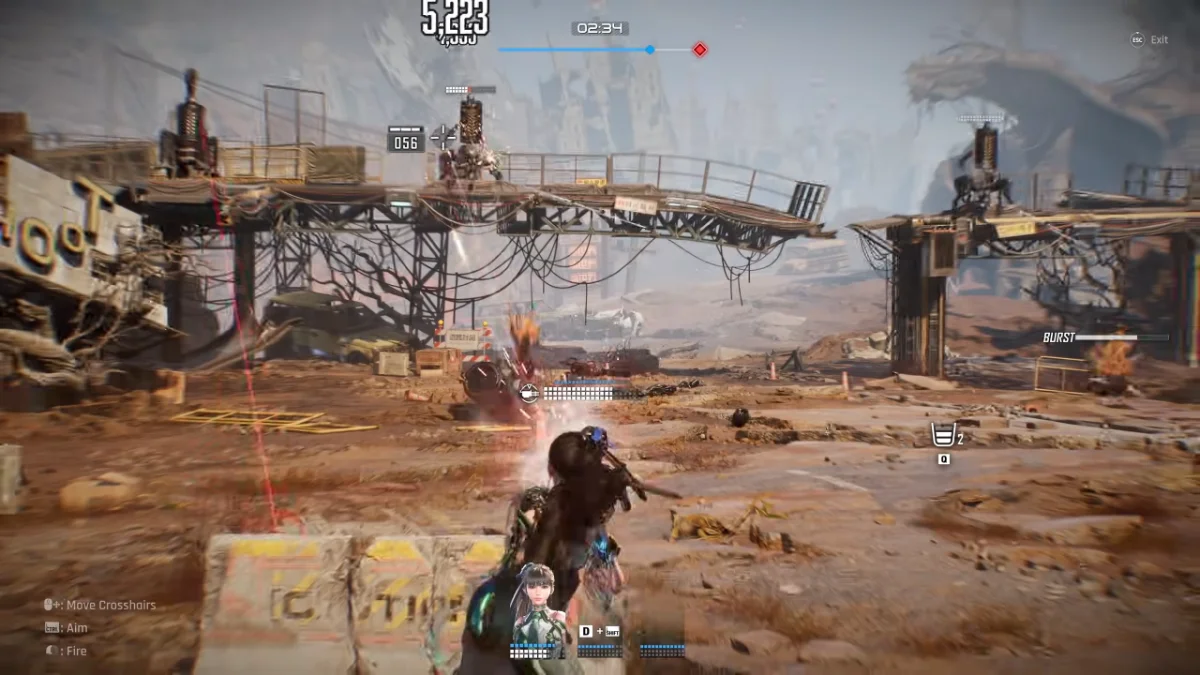1200x675 pixels.
Task: Click the blue dot on the progress bar
Action: tap(650, 49)
